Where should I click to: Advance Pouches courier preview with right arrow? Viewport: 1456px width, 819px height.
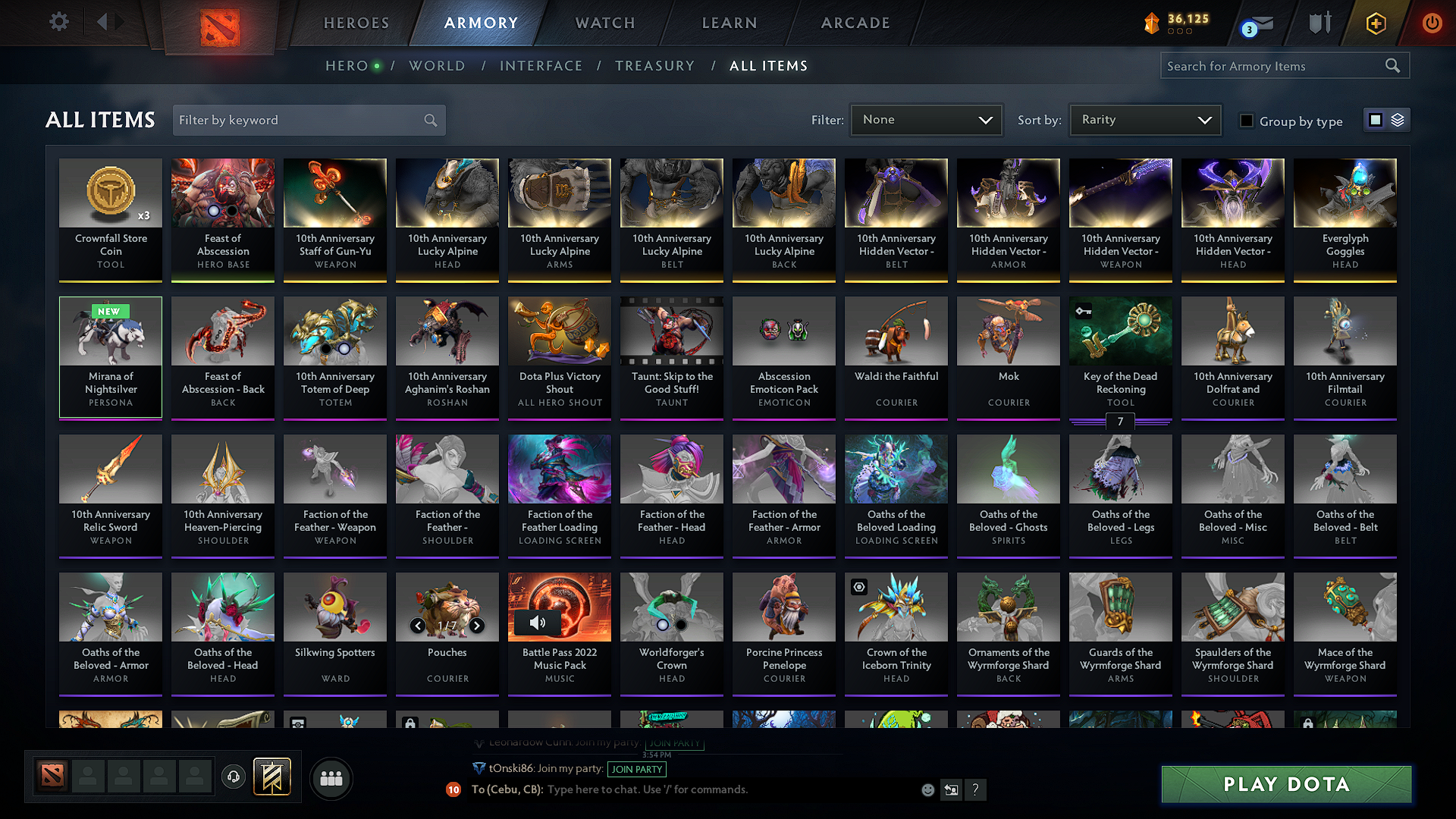pyautogui.click(x=477, y=626)
